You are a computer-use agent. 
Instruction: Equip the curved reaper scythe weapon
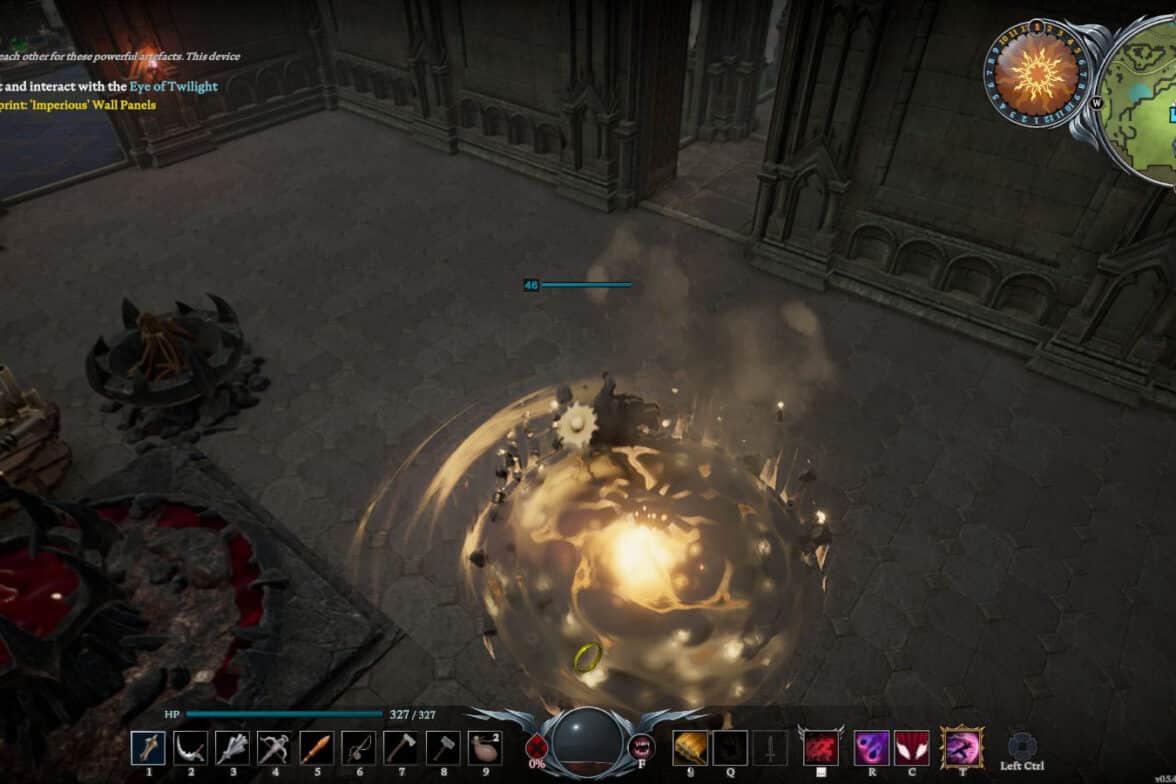(190, 748)
